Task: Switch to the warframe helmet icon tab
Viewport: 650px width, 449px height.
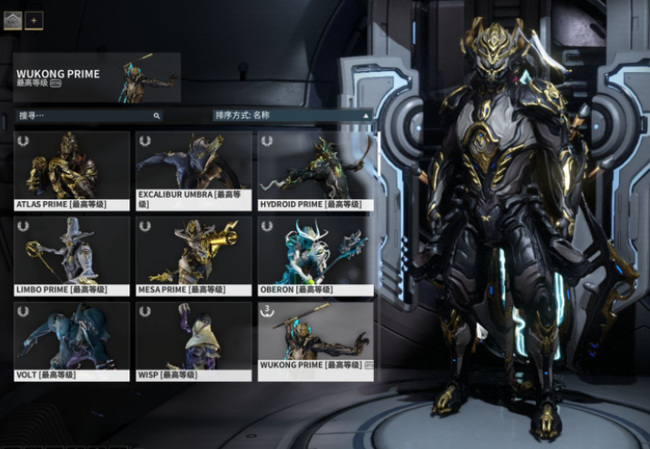Action: point(13,19)
